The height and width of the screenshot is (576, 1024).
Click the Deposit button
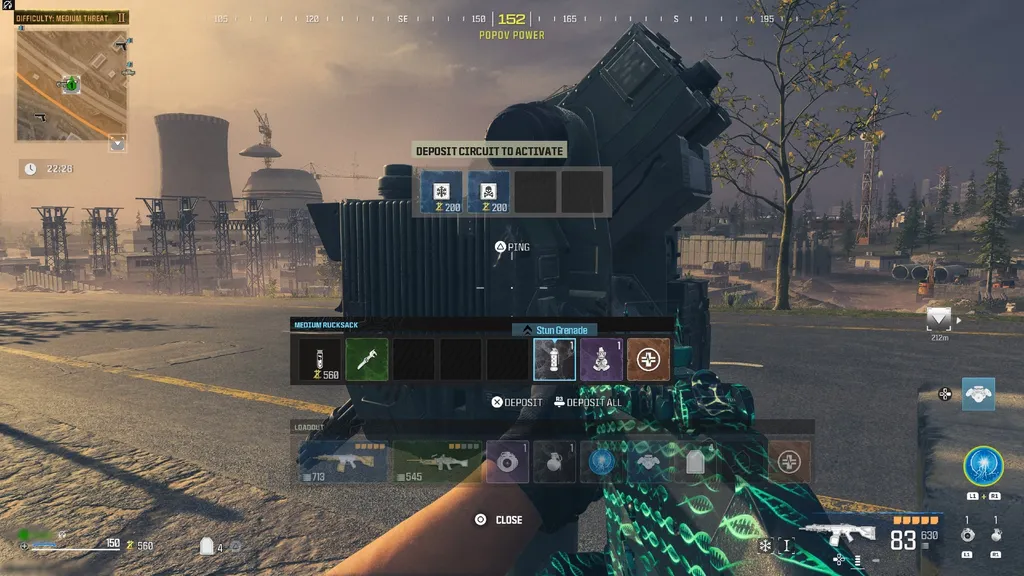pos(517,402)
